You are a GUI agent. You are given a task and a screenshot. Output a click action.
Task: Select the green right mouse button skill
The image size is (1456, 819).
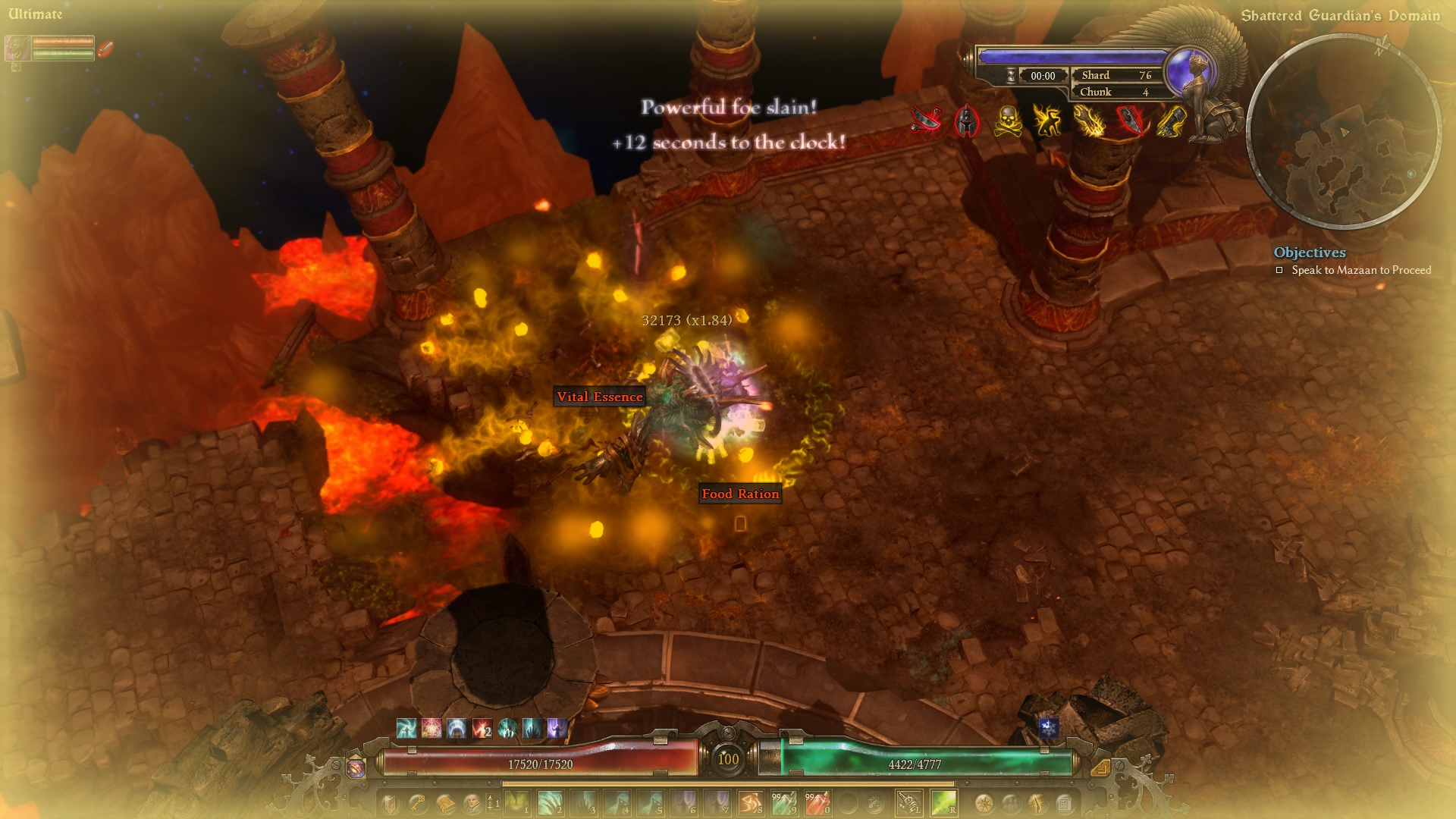click(x=943, y=802)
